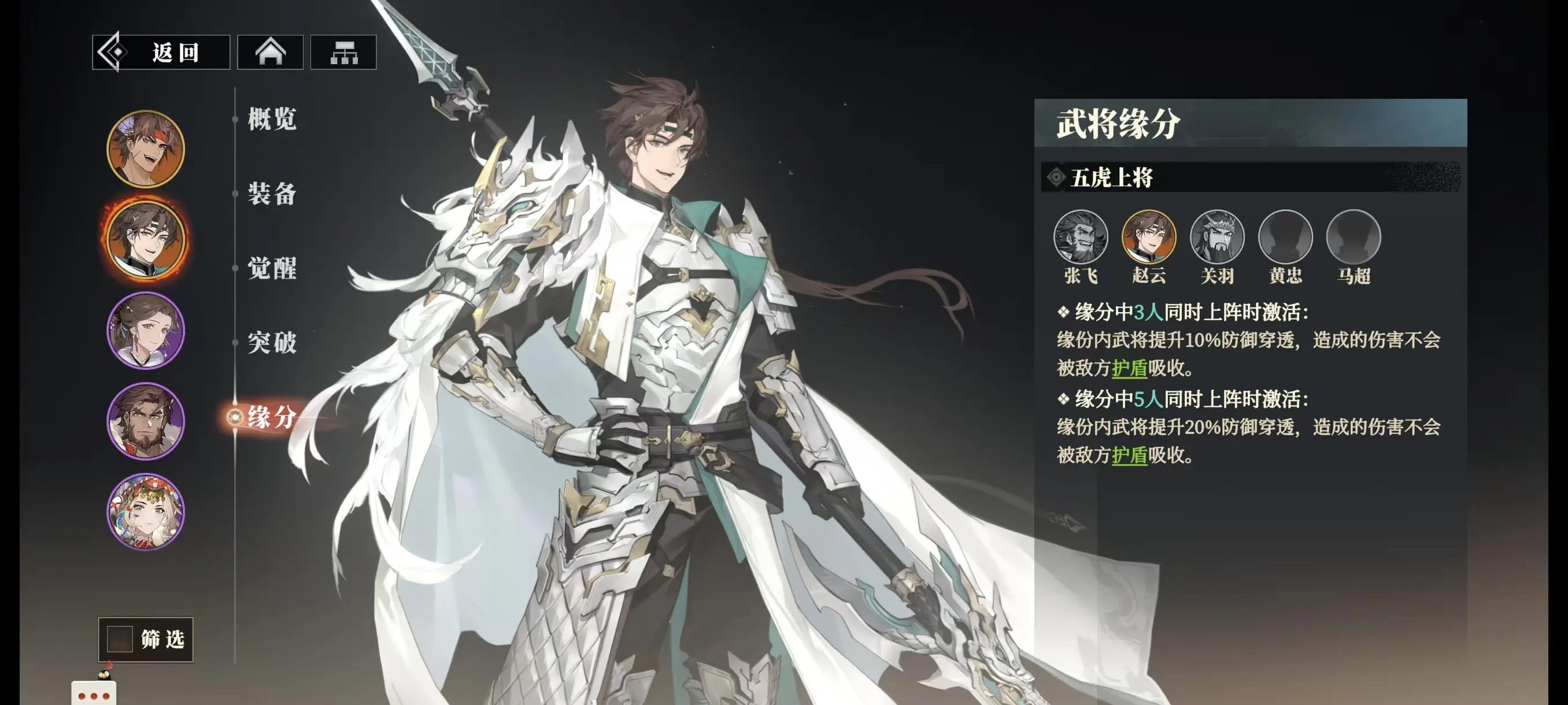1568x705 pixels.
Task: Select the 缘分 bond tab
Action: (272, 417)
